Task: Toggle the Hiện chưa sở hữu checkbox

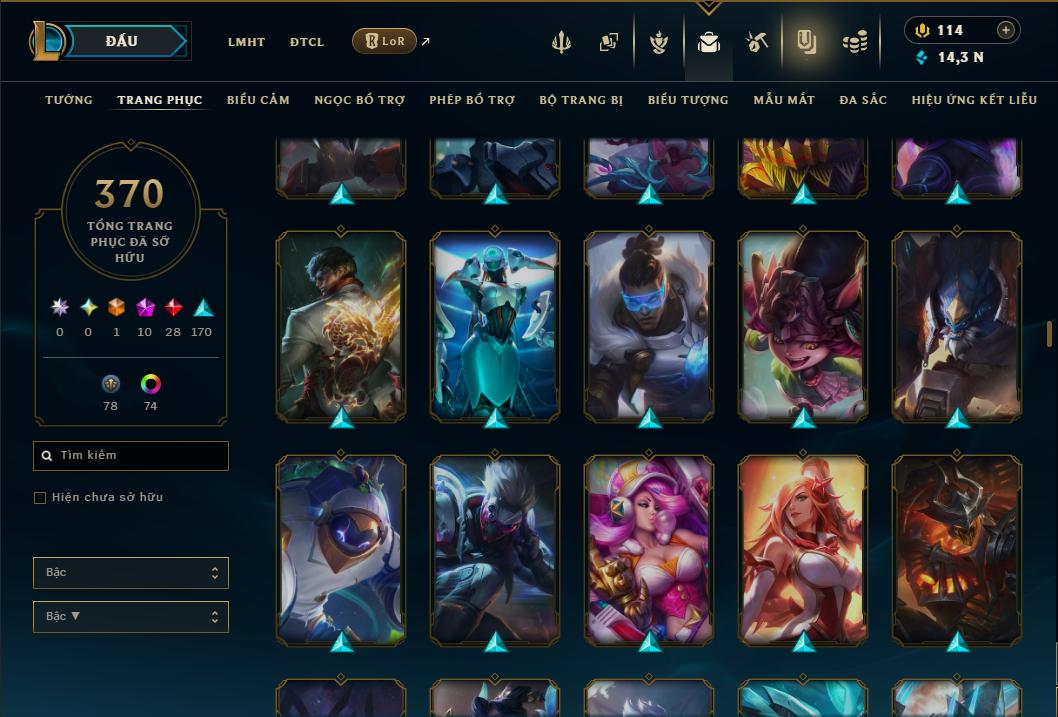Action: tap(40, 498)
